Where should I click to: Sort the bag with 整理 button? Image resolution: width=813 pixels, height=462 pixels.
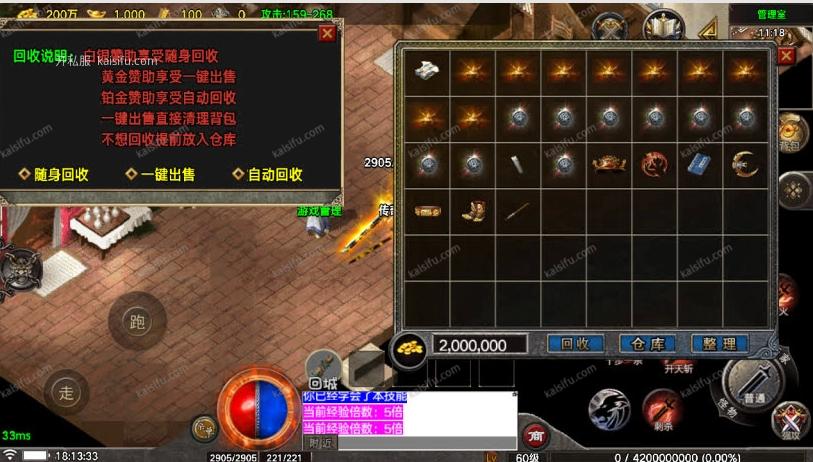tap(719, 344)
